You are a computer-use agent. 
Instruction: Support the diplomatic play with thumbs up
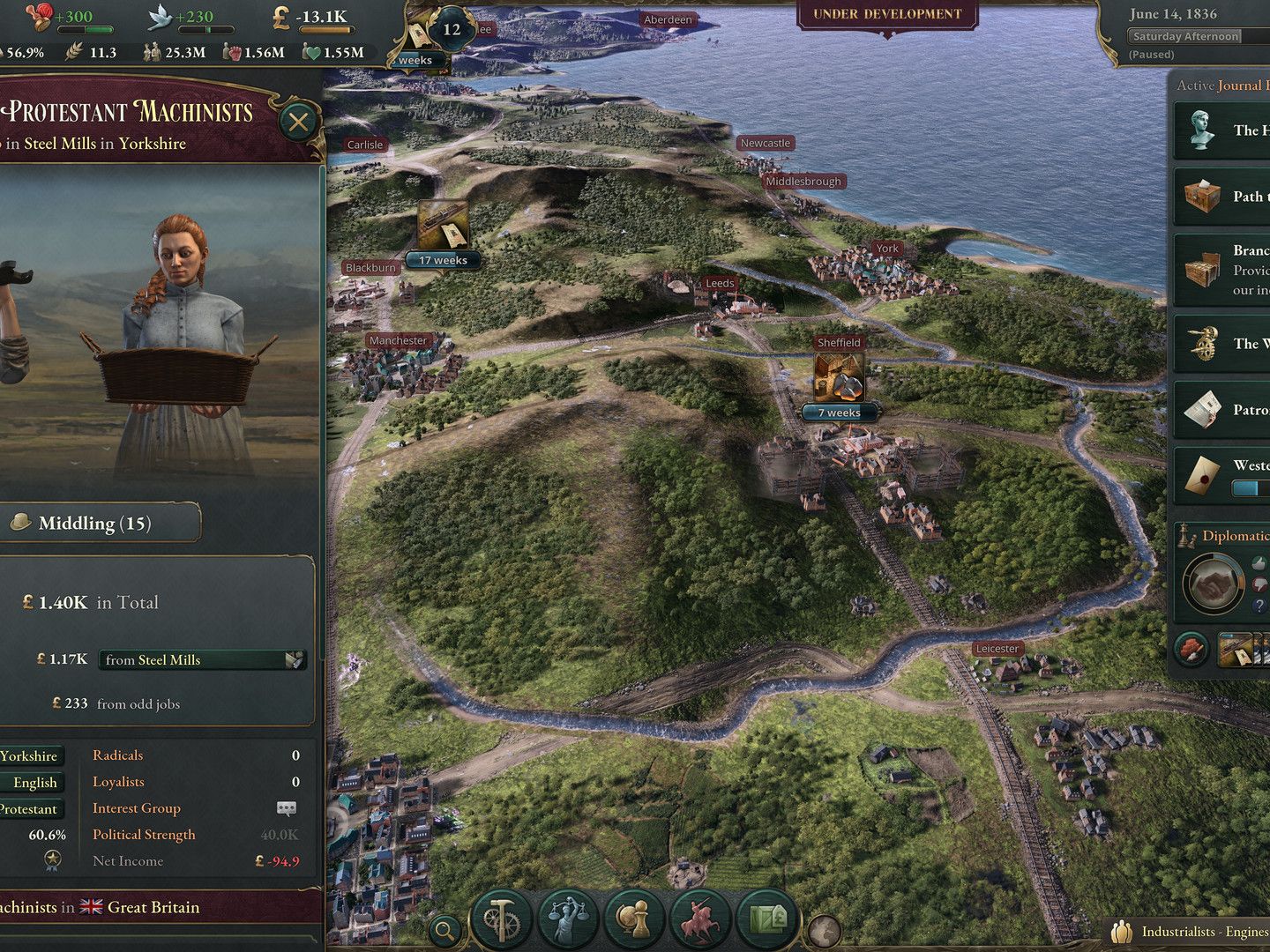pos(1258,563)
